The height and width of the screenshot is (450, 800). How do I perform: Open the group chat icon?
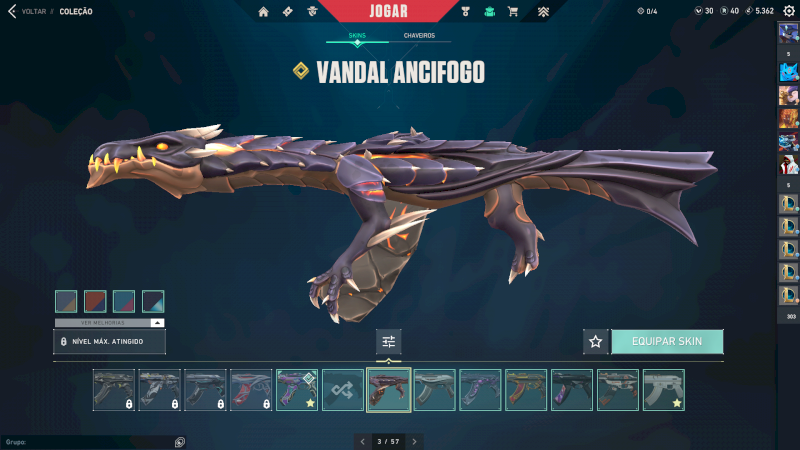pos(180,441)
